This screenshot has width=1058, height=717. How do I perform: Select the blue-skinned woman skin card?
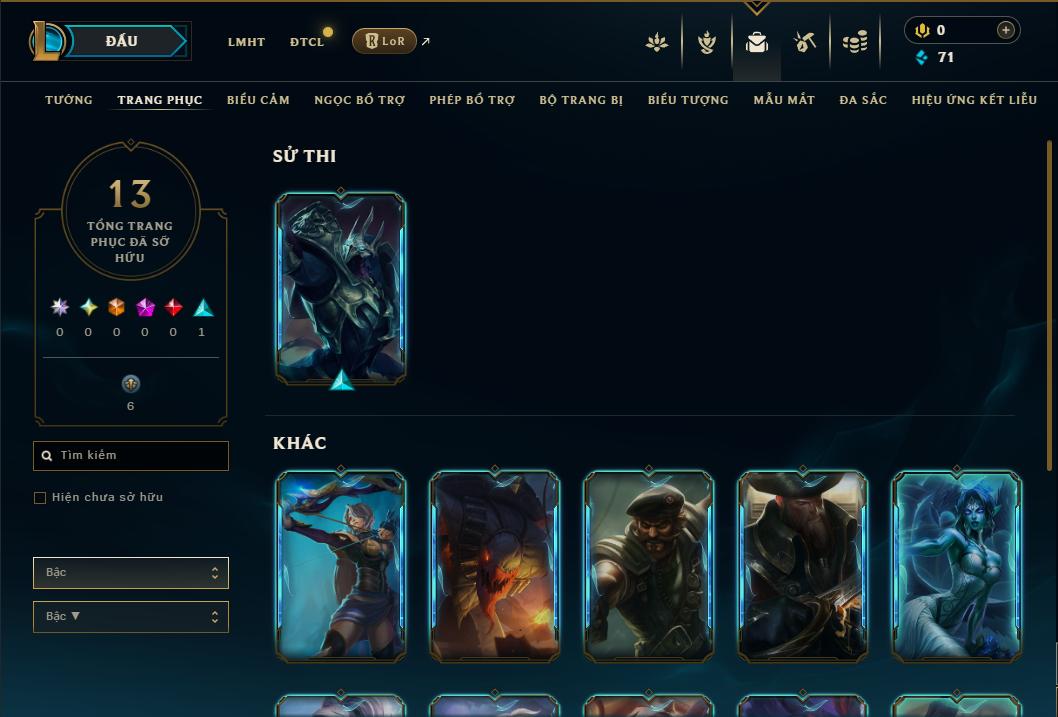point(956,565)
